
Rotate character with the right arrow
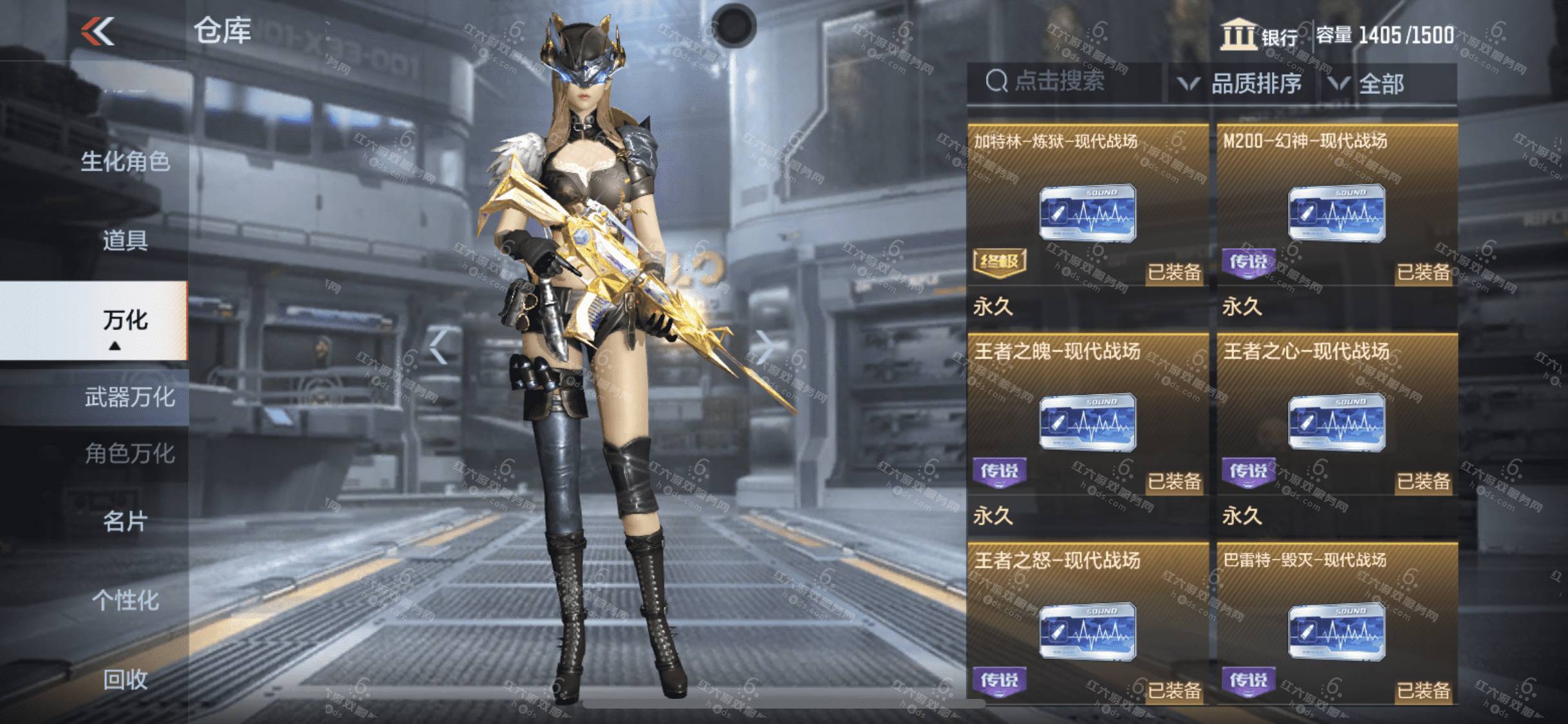[x=765, y=347]
